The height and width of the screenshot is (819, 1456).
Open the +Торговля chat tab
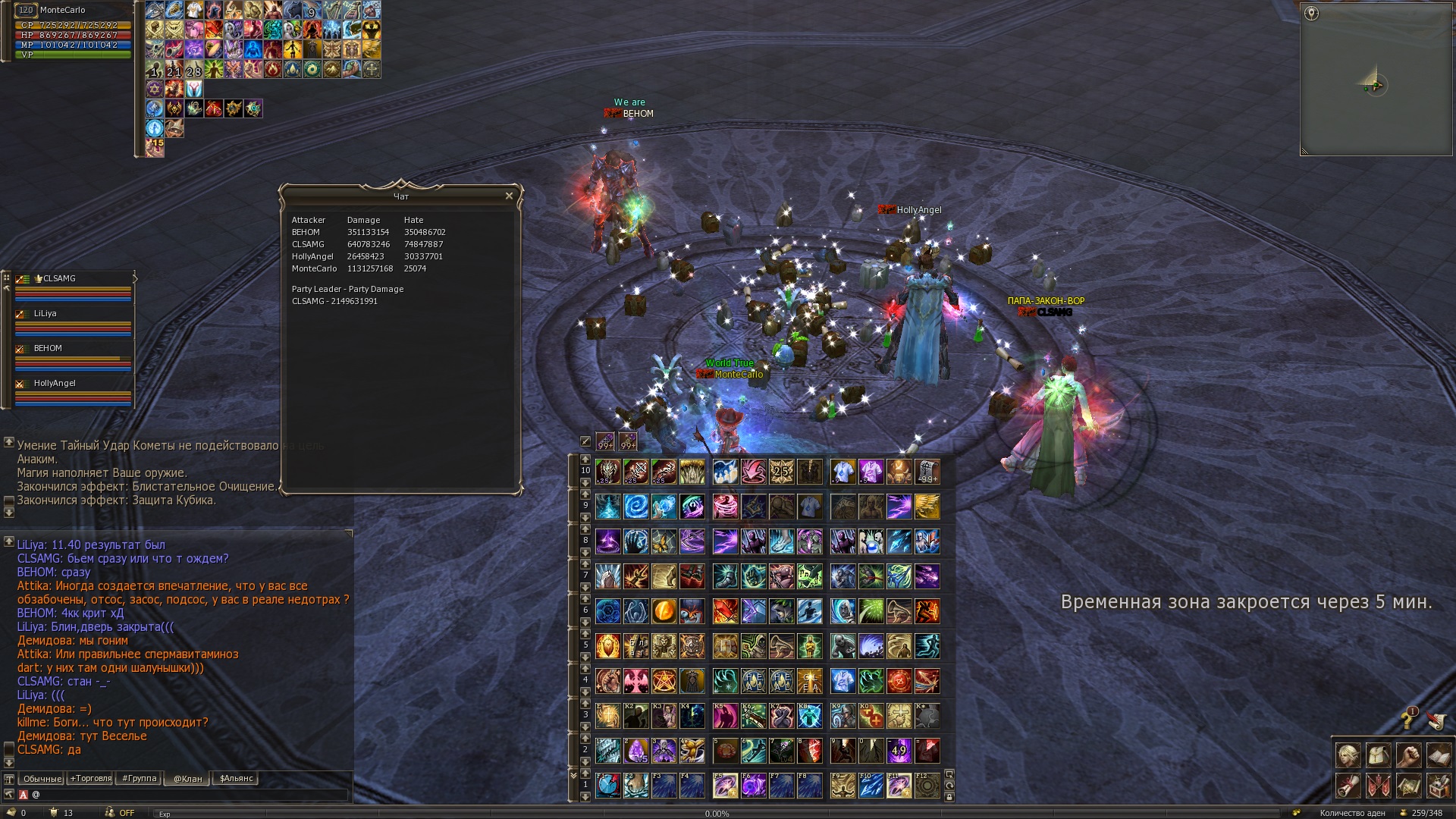pyautogui.click(x=90, y=779)
